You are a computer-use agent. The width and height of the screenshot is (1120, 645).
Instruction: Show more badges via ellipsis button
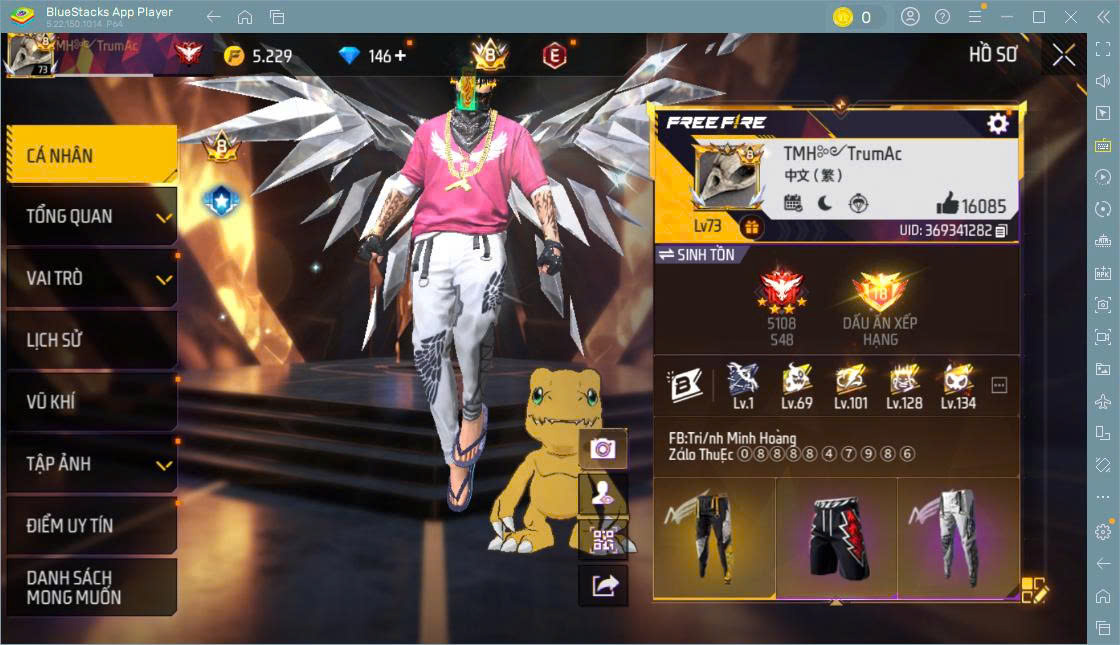[x=999, y=385]
